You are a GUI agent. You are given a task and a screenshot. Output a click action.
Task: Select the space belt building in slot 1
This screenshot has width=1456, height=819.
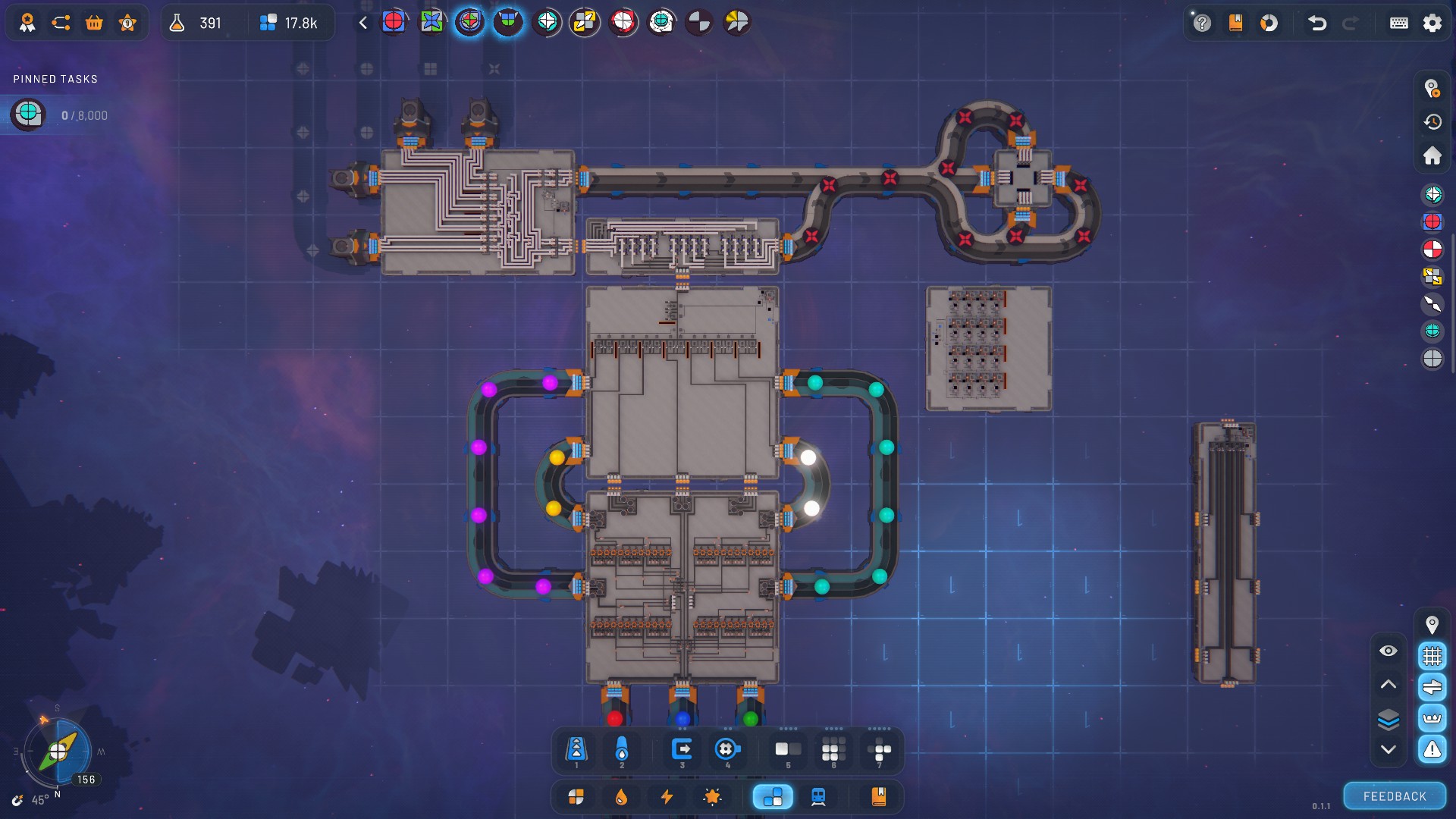(576, 749)
